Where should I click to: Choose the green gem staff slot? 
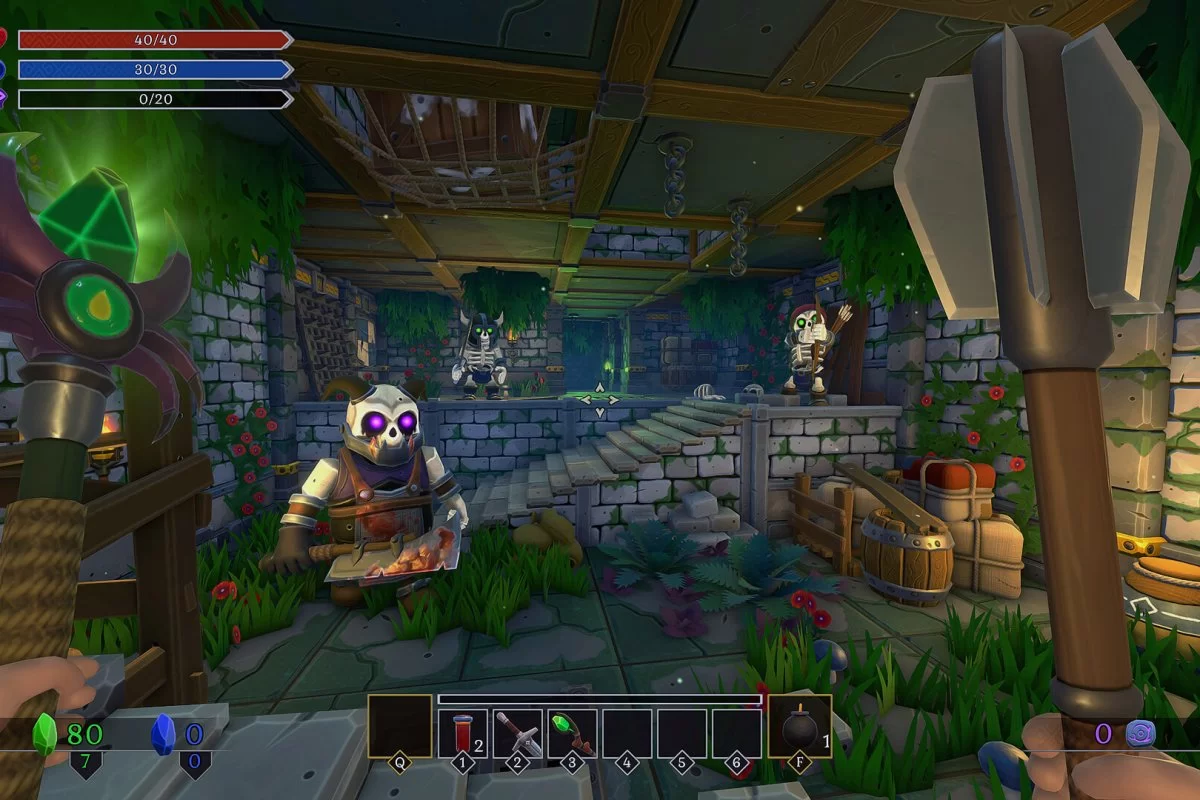[572, 733]
